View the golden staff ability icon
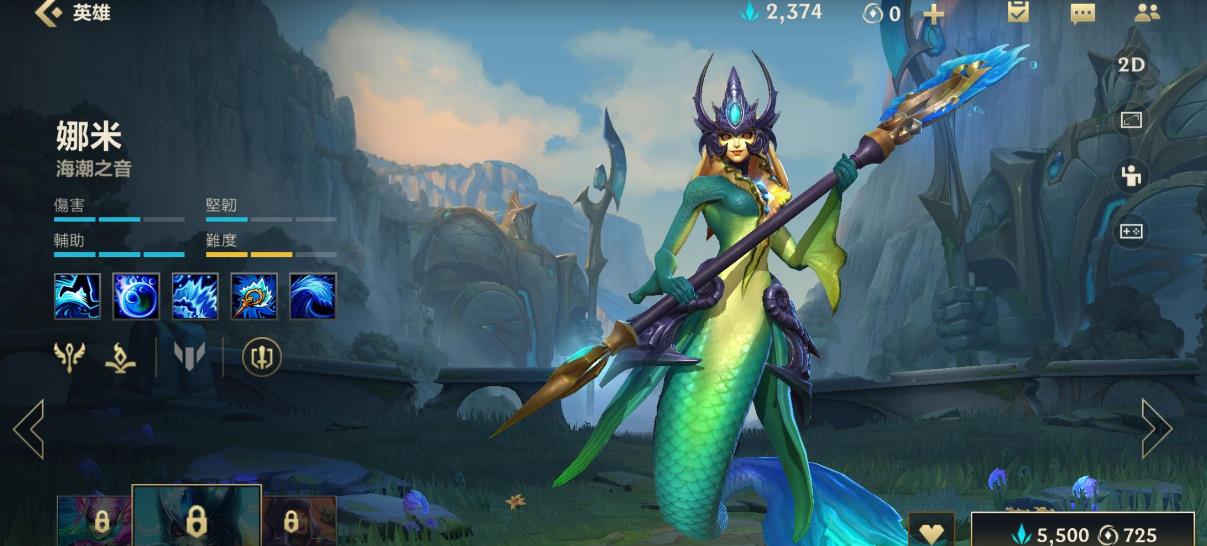Viewport: 1207px width, 546px height. (x=254, y=296)
